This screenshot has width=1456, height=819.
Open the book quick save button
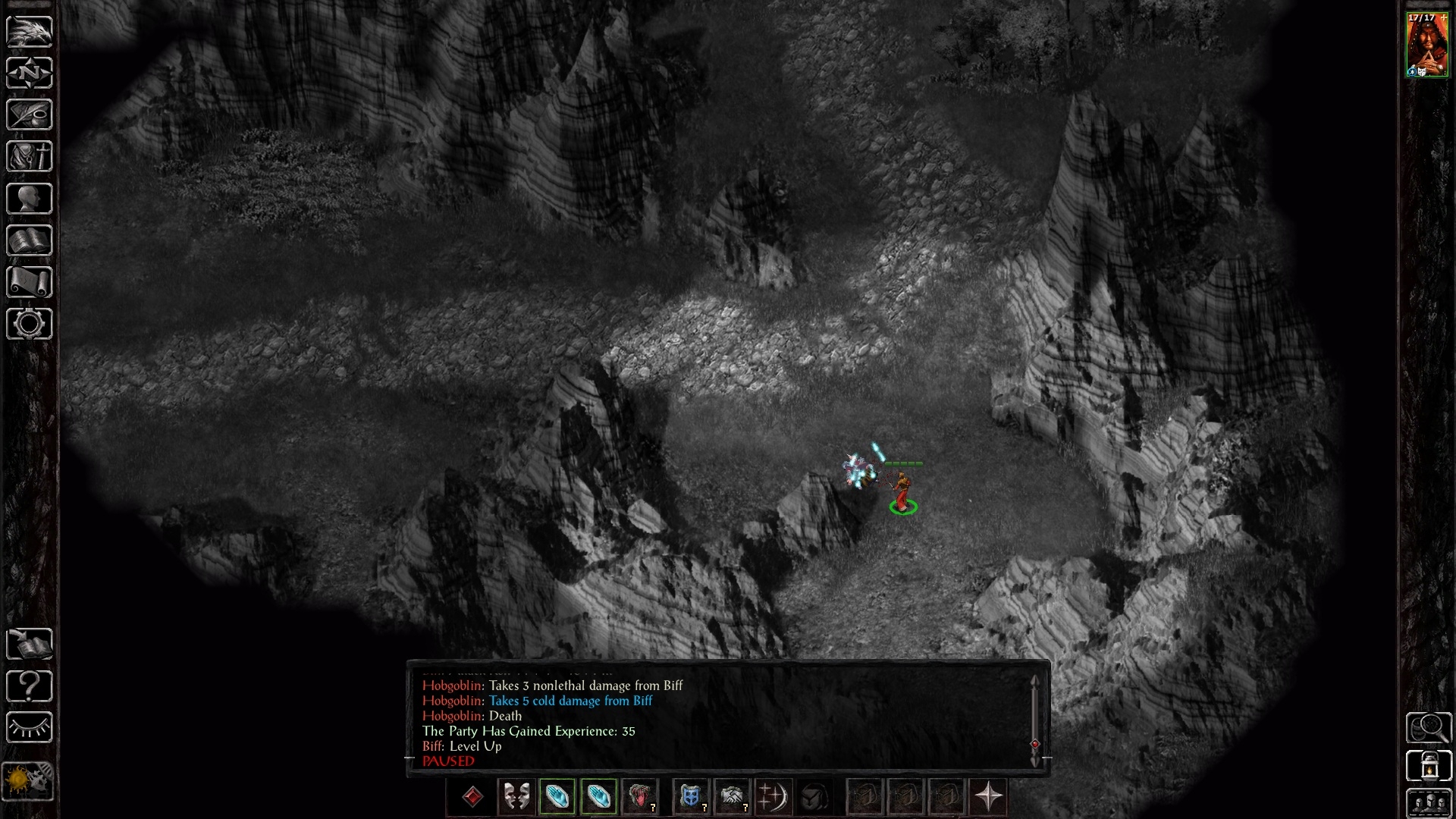click(29, 645)
